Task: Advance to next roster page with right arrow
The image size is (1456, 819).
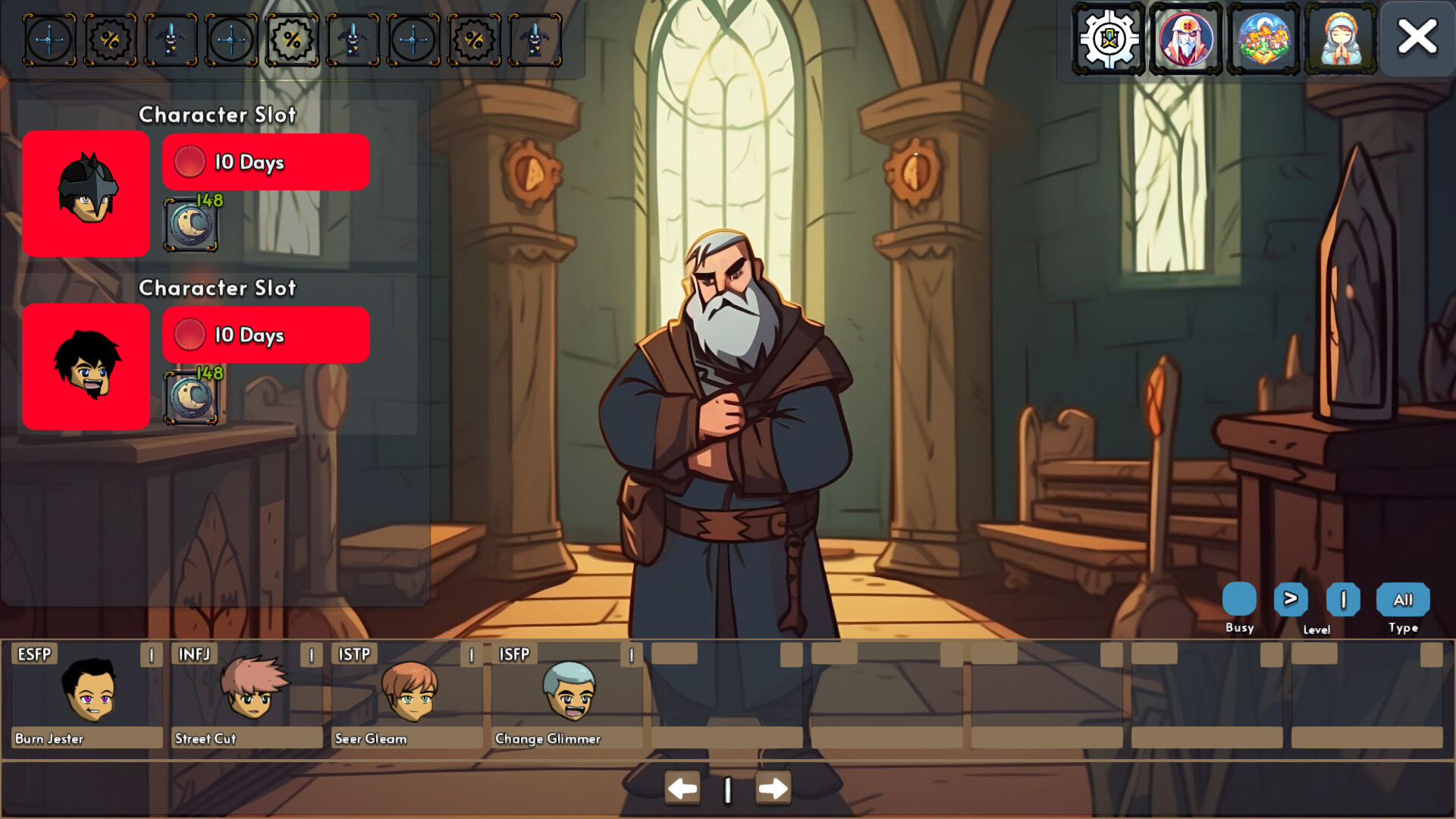Action: coord(773,789)
